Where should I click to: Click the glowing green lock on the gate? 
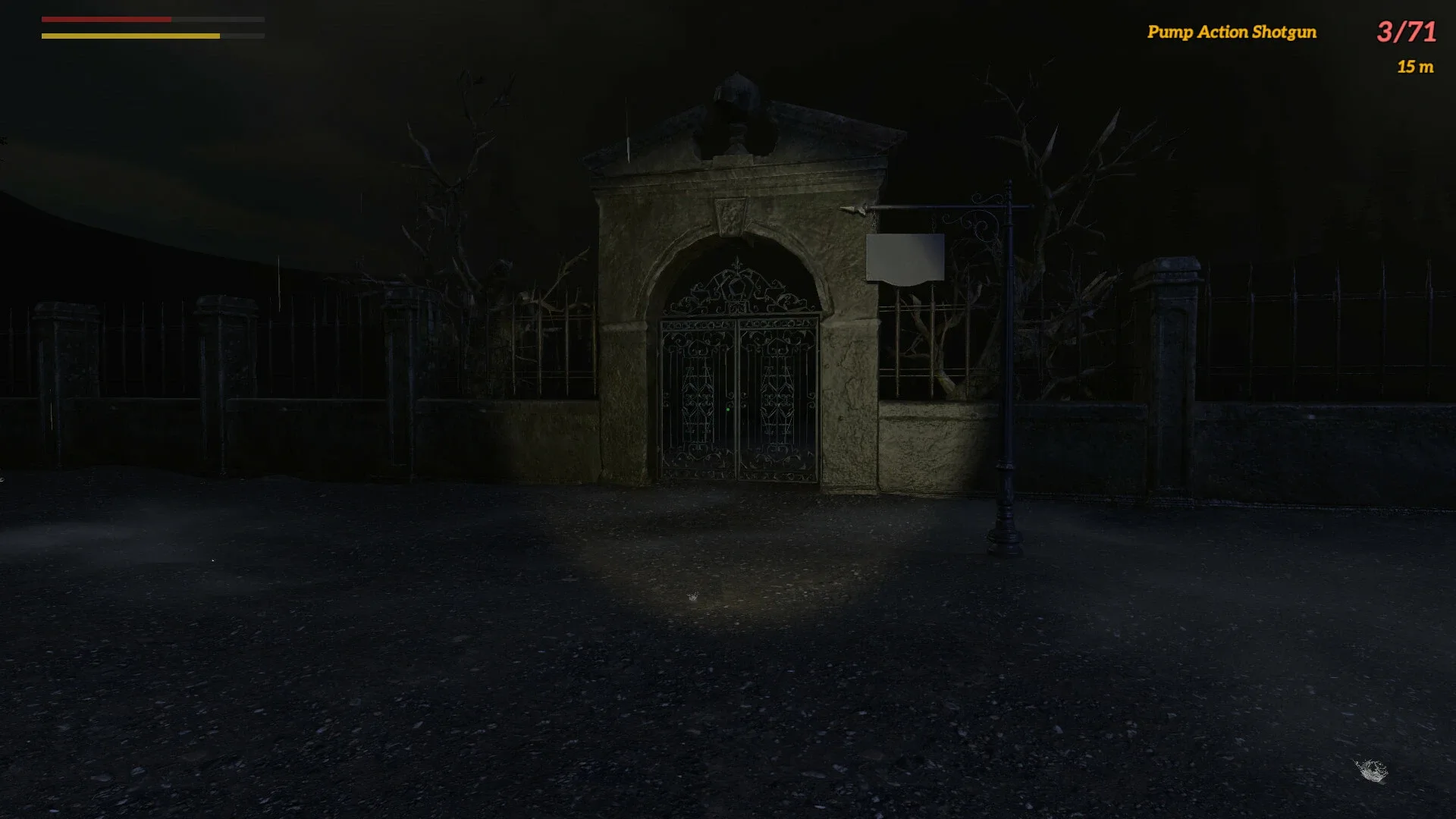pyautogui.click(x=730, y=408)
